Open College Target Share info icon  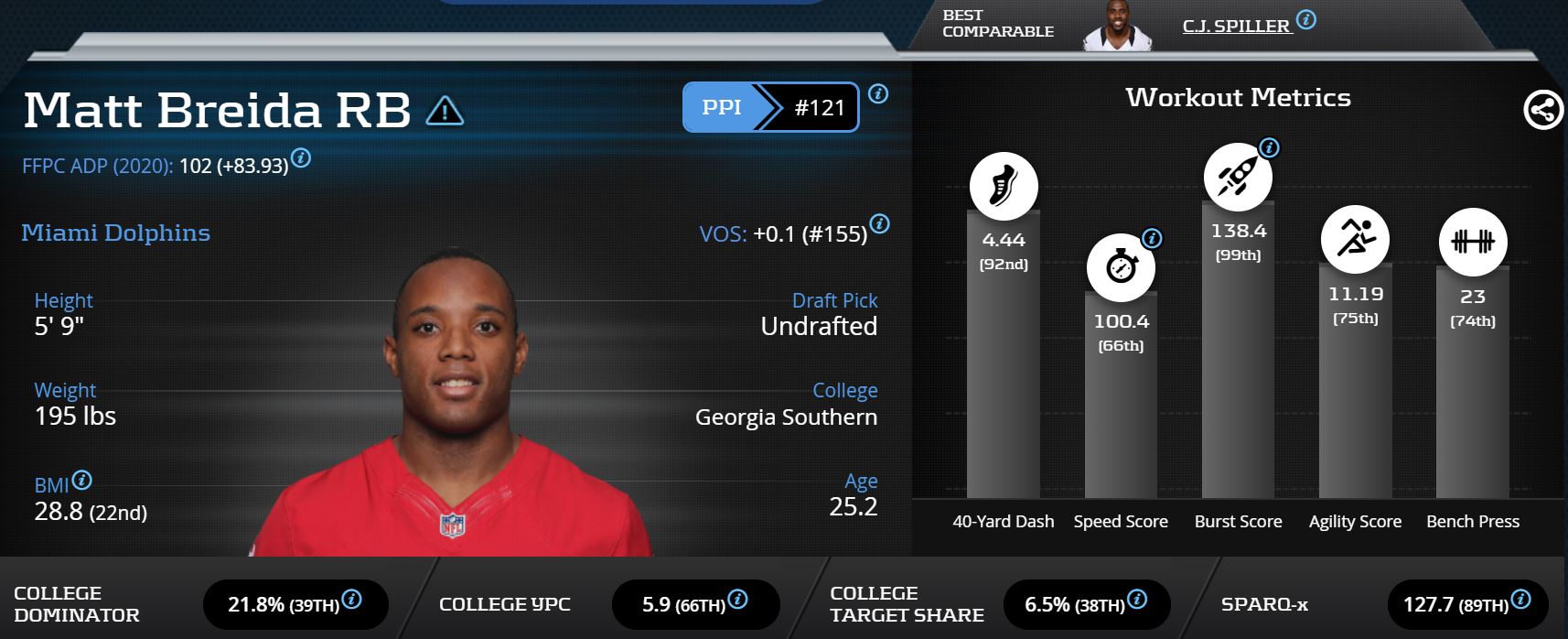(1137, 600)
